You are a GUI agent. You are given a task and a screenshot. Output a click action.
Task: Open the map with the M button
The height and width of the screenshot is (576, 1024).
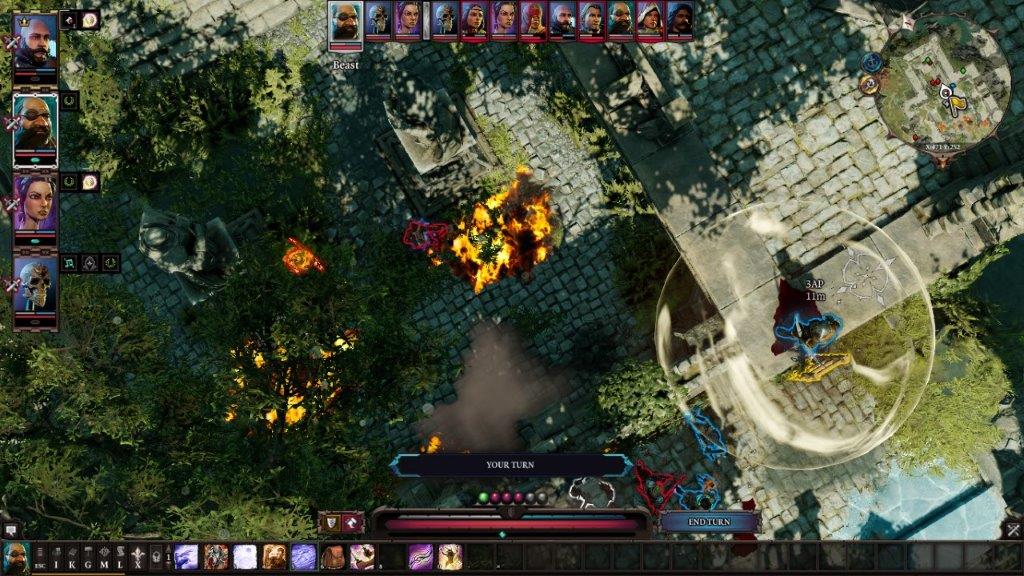click(x=104, y=558)
